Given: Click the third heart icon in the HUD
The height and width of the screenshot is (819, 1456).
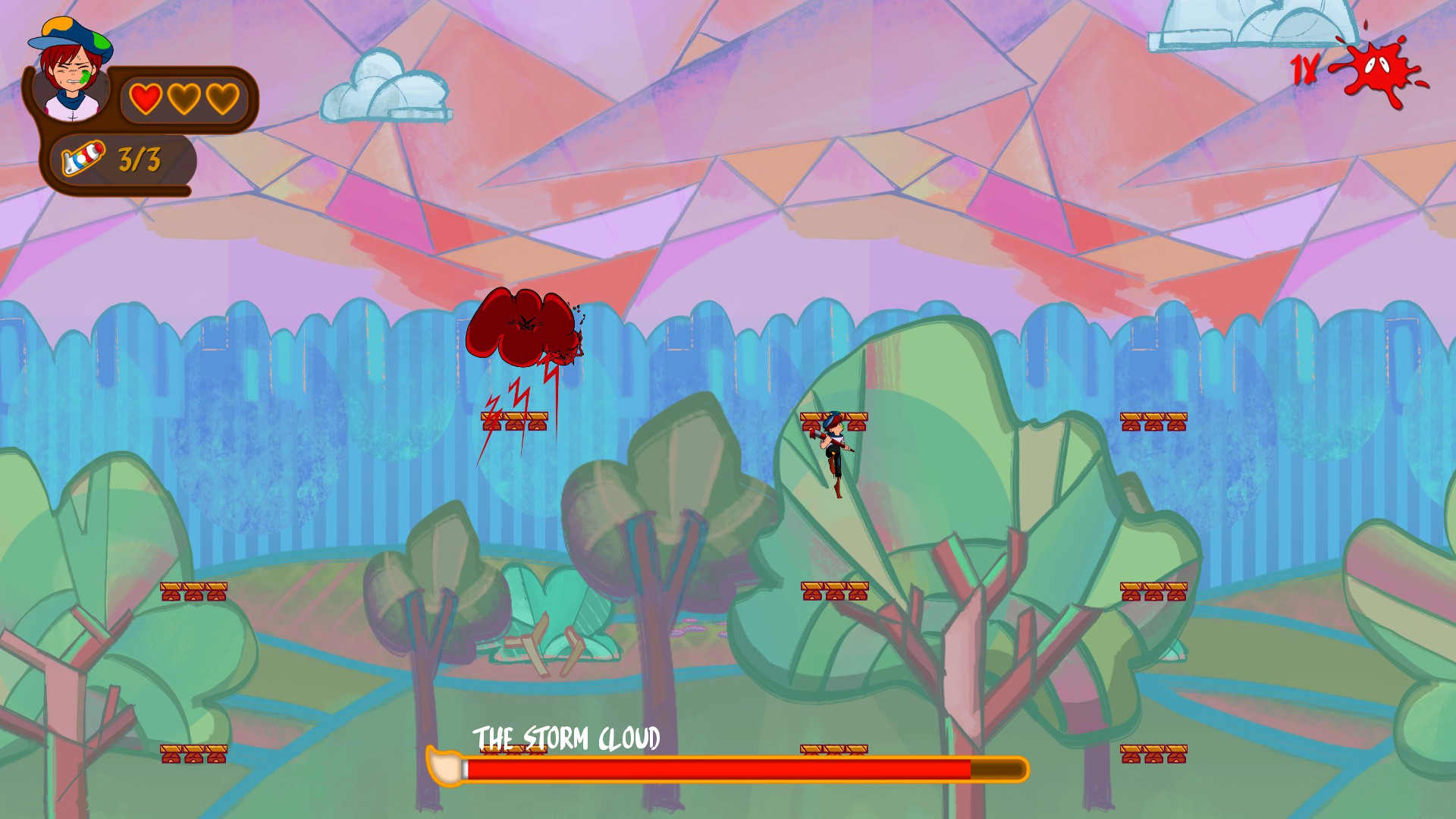Looking at the screenshot, I should point(222,99).
